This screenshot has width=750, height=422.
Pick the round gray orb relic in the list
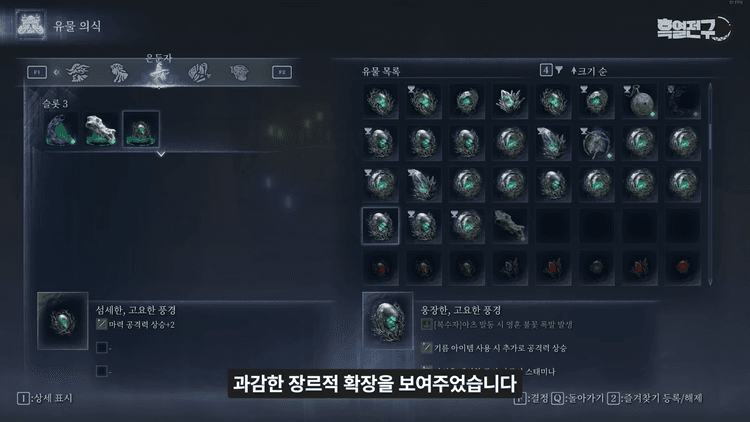pos(641,101)
